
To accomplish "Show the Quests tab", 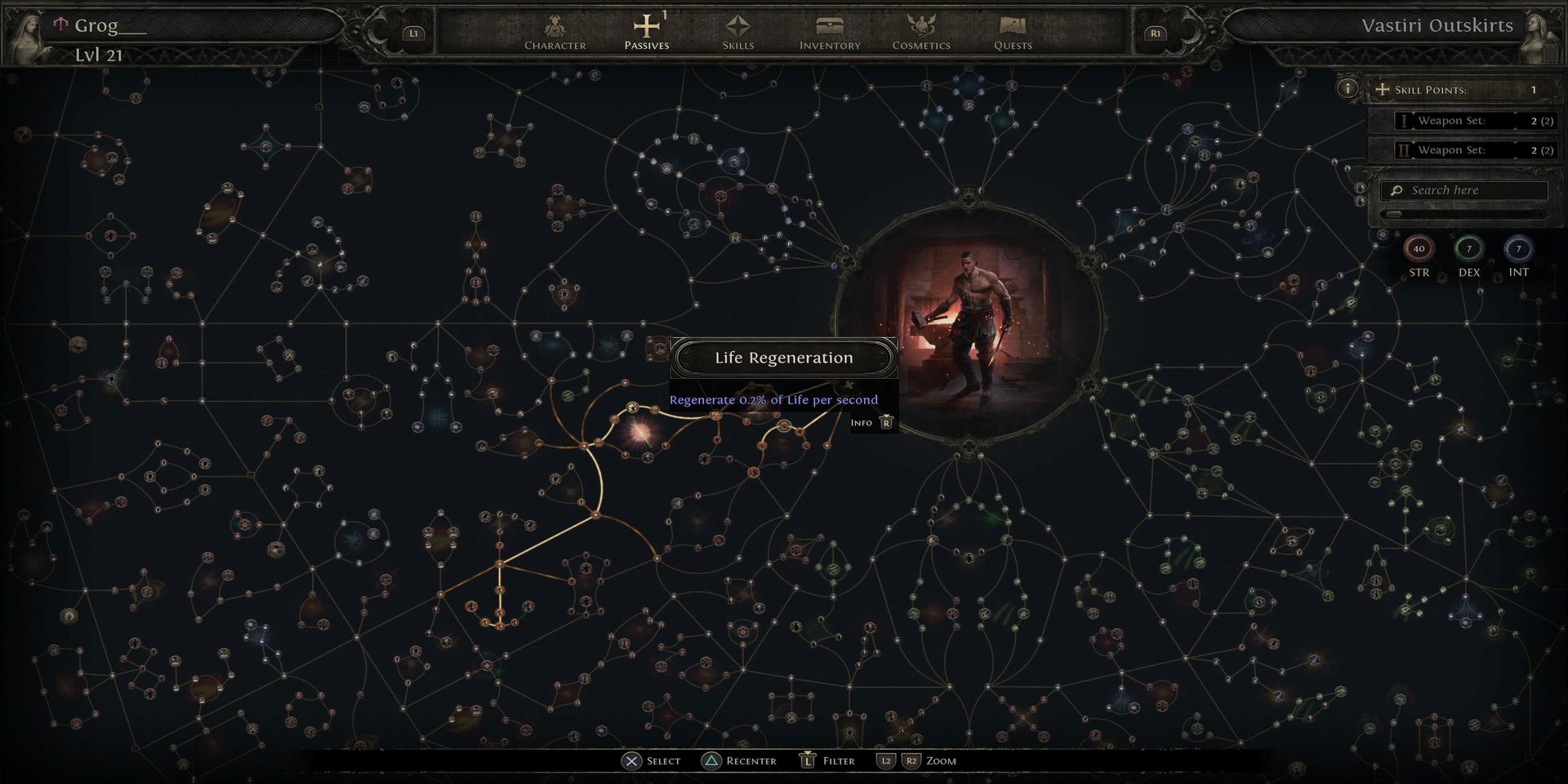I will (1013, 33).
